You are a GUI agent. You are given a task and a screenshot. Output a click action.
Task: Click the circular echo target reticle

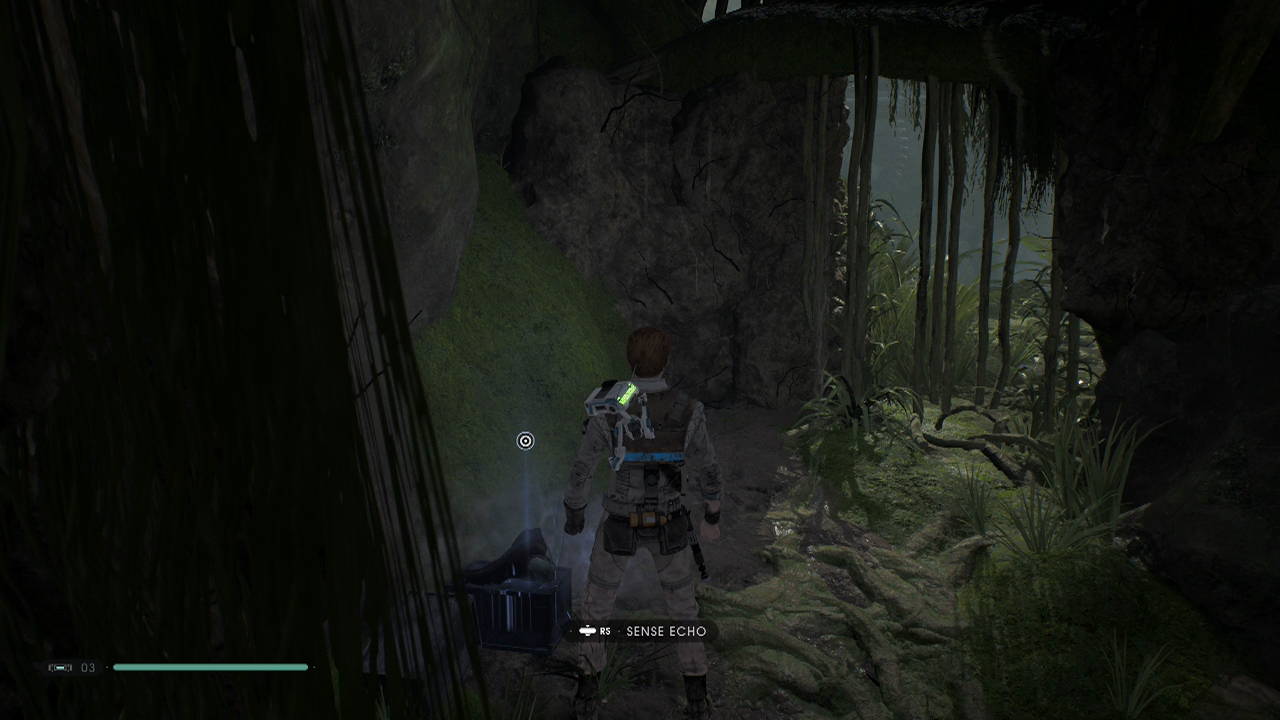524,440
